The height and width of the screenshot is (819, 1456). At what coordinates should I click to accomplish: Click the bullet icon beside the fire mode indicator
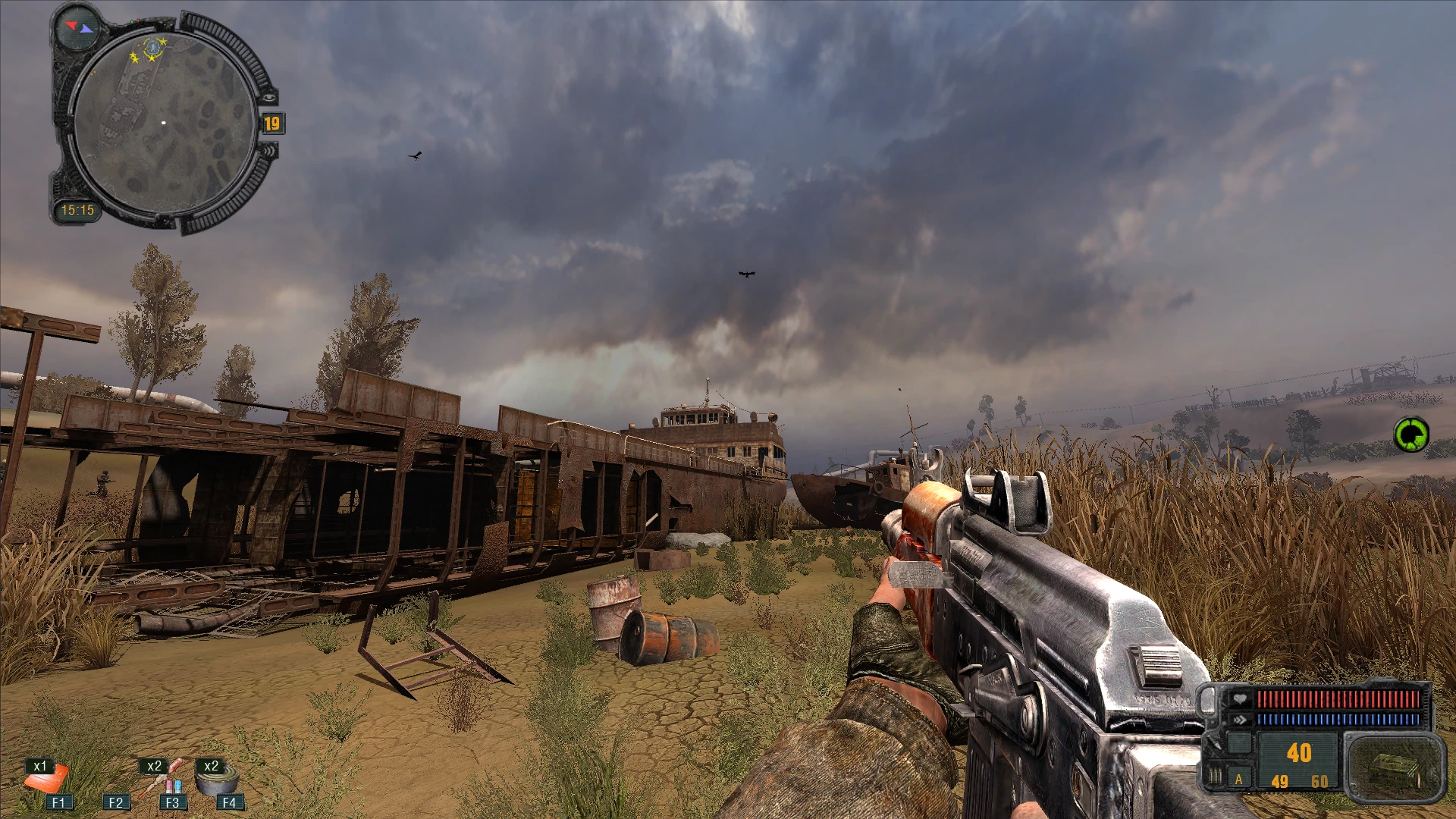pyautogui.click(x=1215, y=775)
